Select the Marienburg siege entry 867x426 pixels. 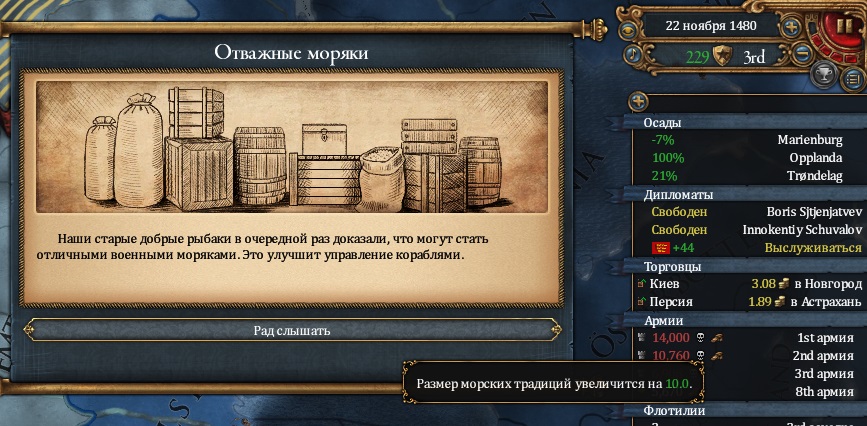tap(745, 140)
